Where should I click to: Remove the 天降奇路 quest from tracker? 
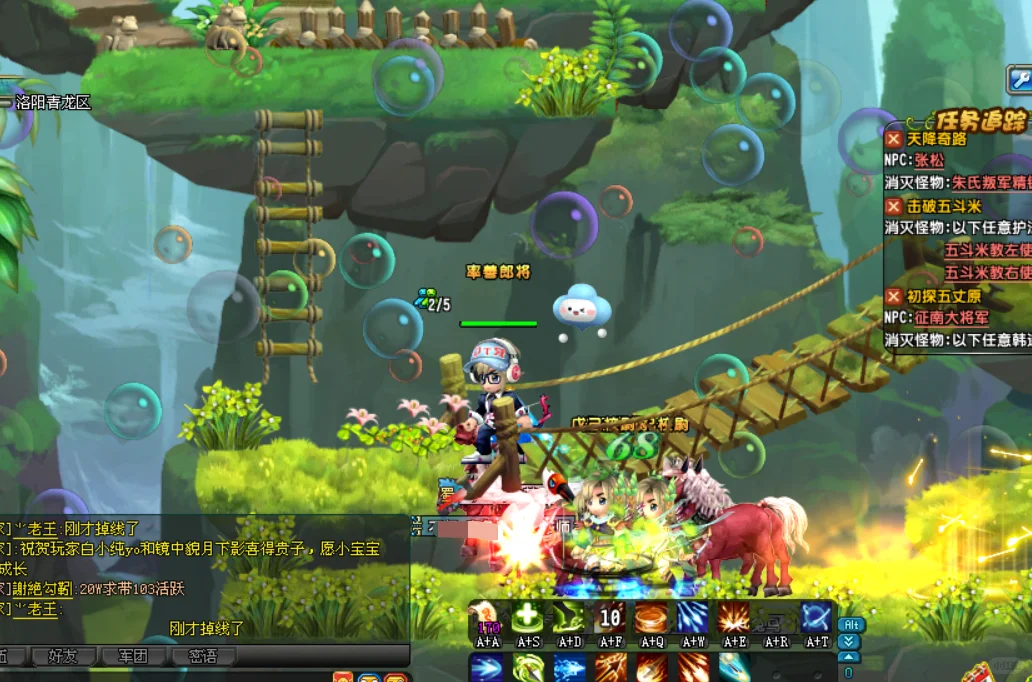tap(893, 140)
